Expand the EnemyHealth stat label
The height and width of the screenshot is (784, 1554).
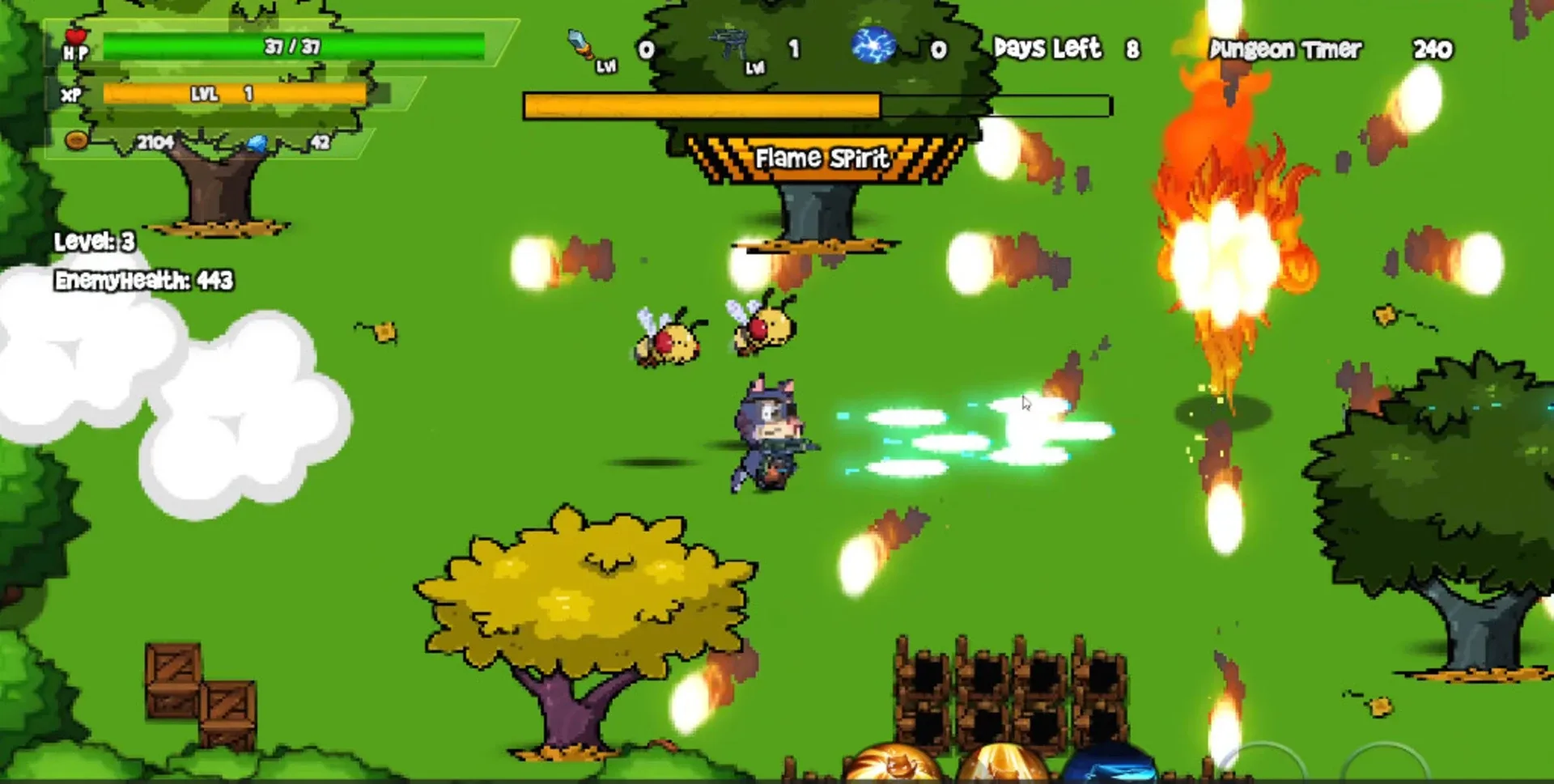[144, 282]
